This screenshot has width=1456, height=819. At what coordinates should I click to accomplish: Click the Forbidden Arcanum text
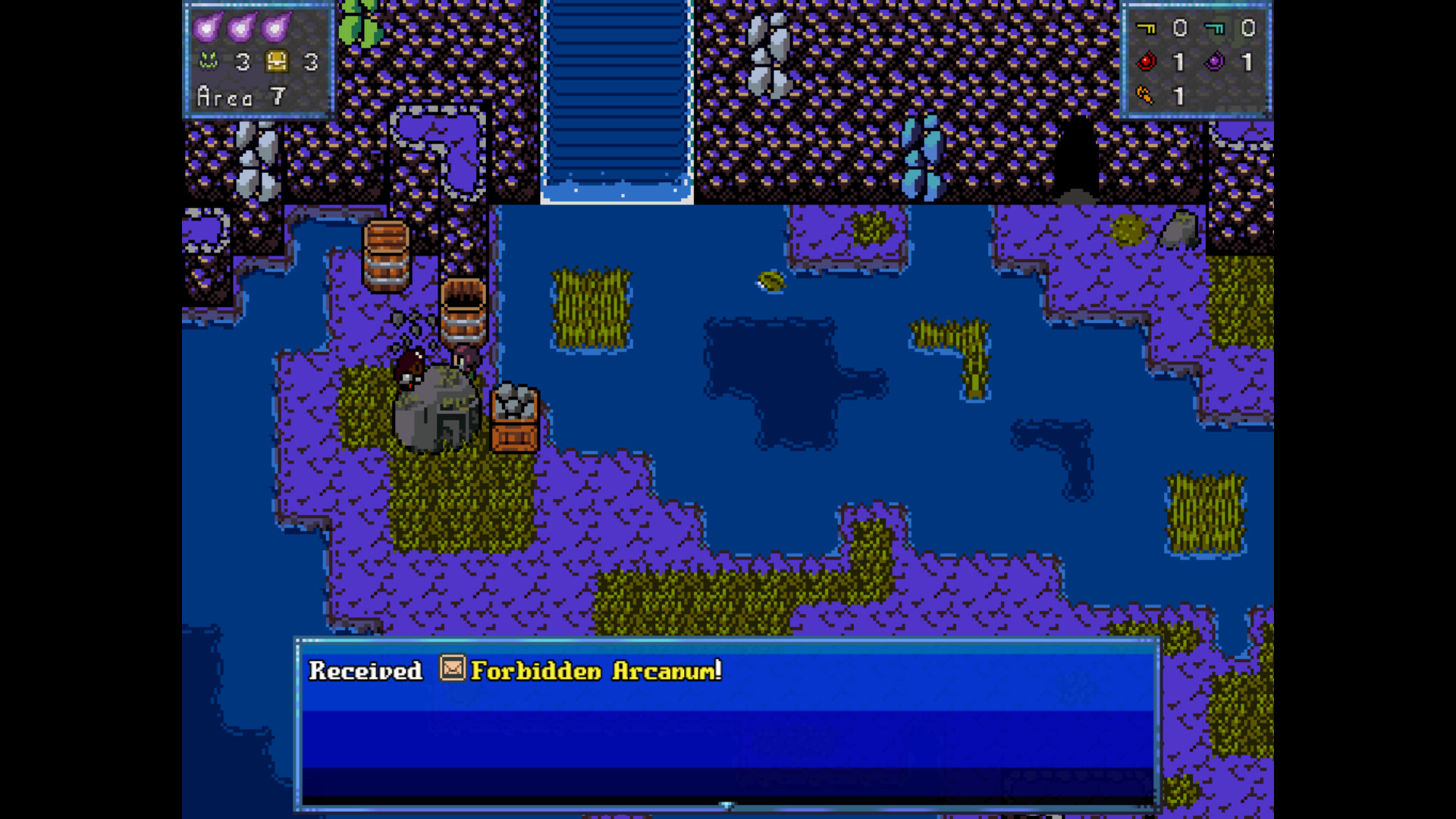tap(595, 671)
